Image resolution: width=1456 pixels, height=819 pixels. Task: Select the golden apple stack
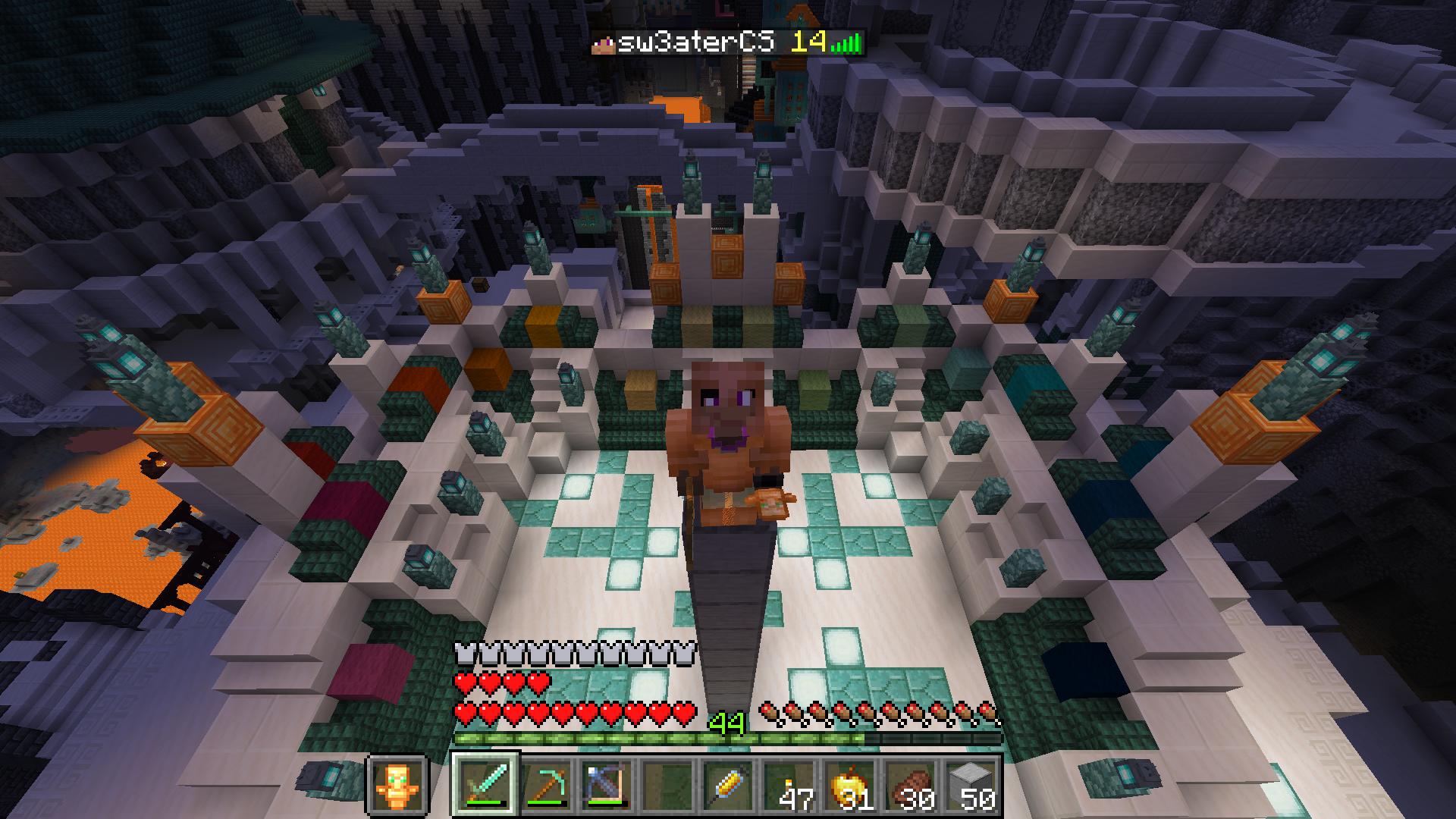849,784
